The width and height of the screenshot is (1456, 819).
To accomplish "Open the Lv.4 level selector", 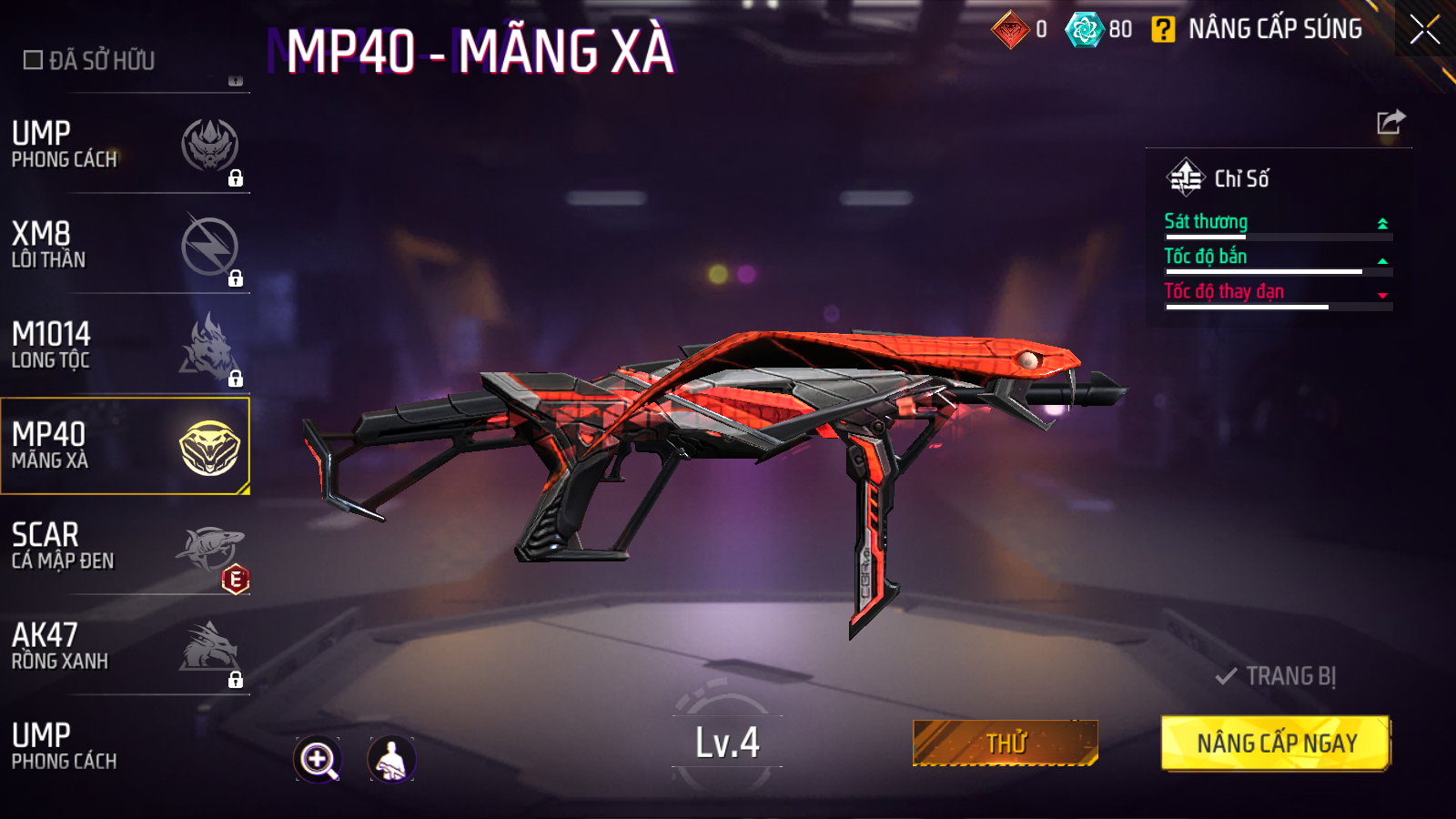I will click(x=727, y=743).
